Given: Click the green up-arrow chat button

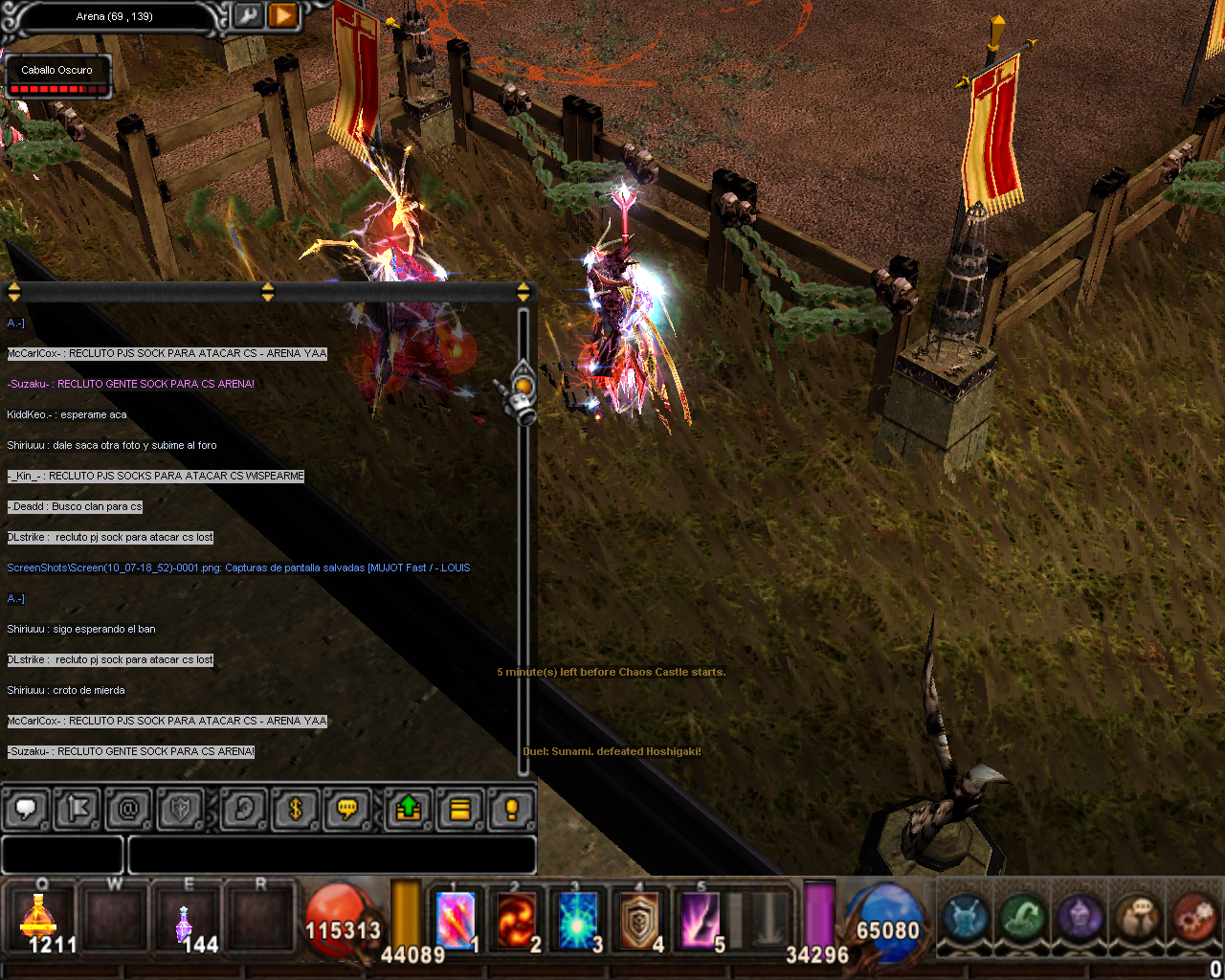Looking at the screenshot, I should pos(409,810).
